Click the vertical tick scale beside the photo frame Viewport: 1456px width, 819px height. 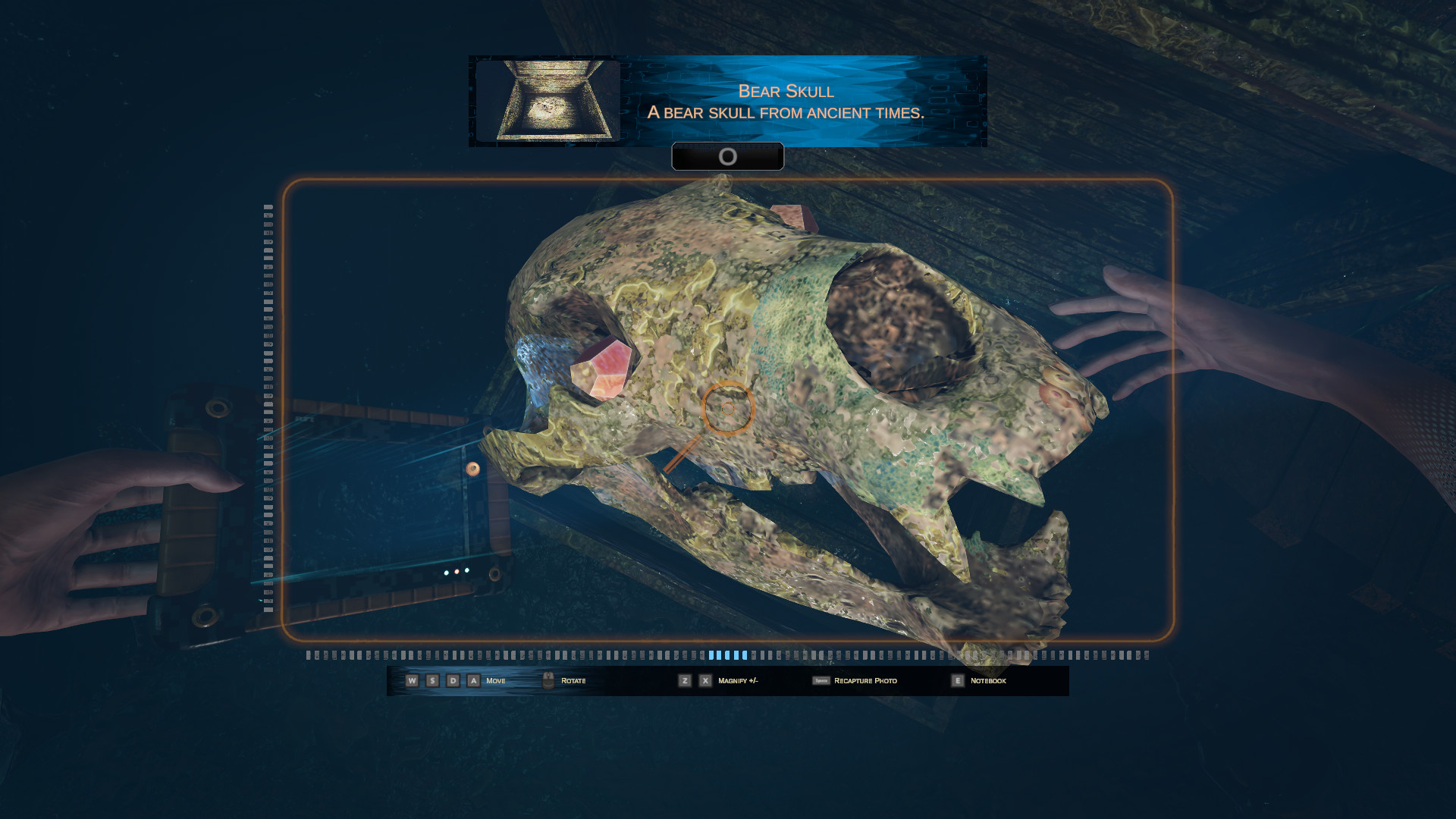(268, 408)
